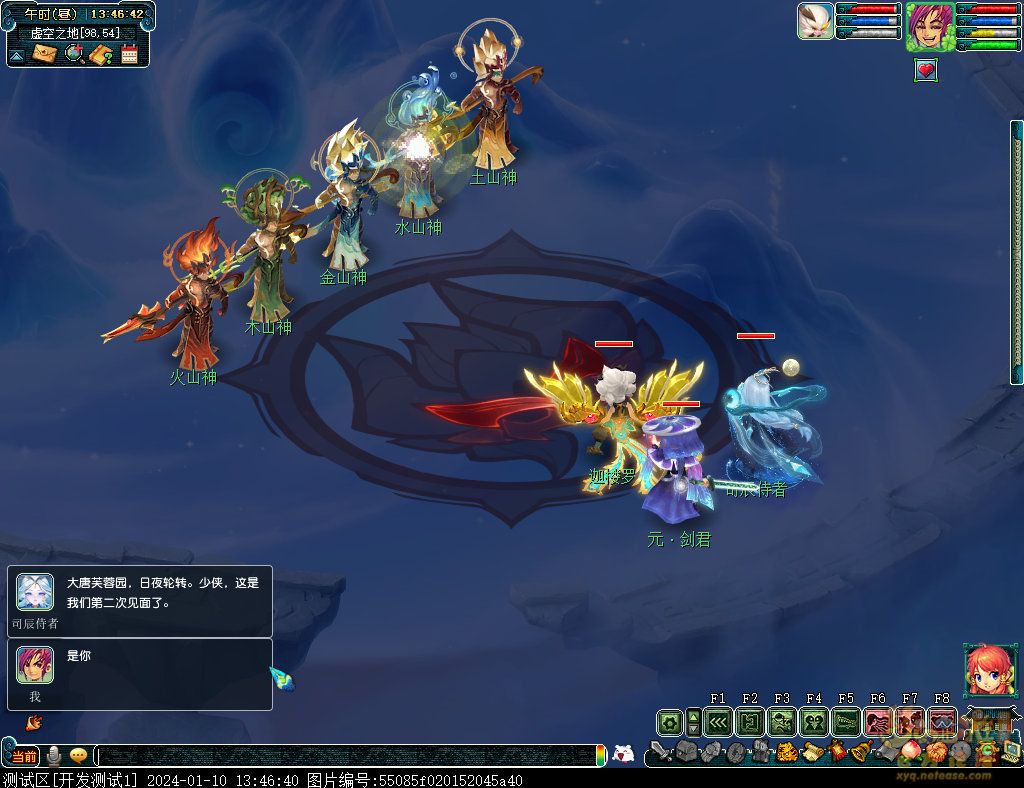Open the help book with question mark
Viewport: 1024px width, 788px height.
tap(101, 54)
